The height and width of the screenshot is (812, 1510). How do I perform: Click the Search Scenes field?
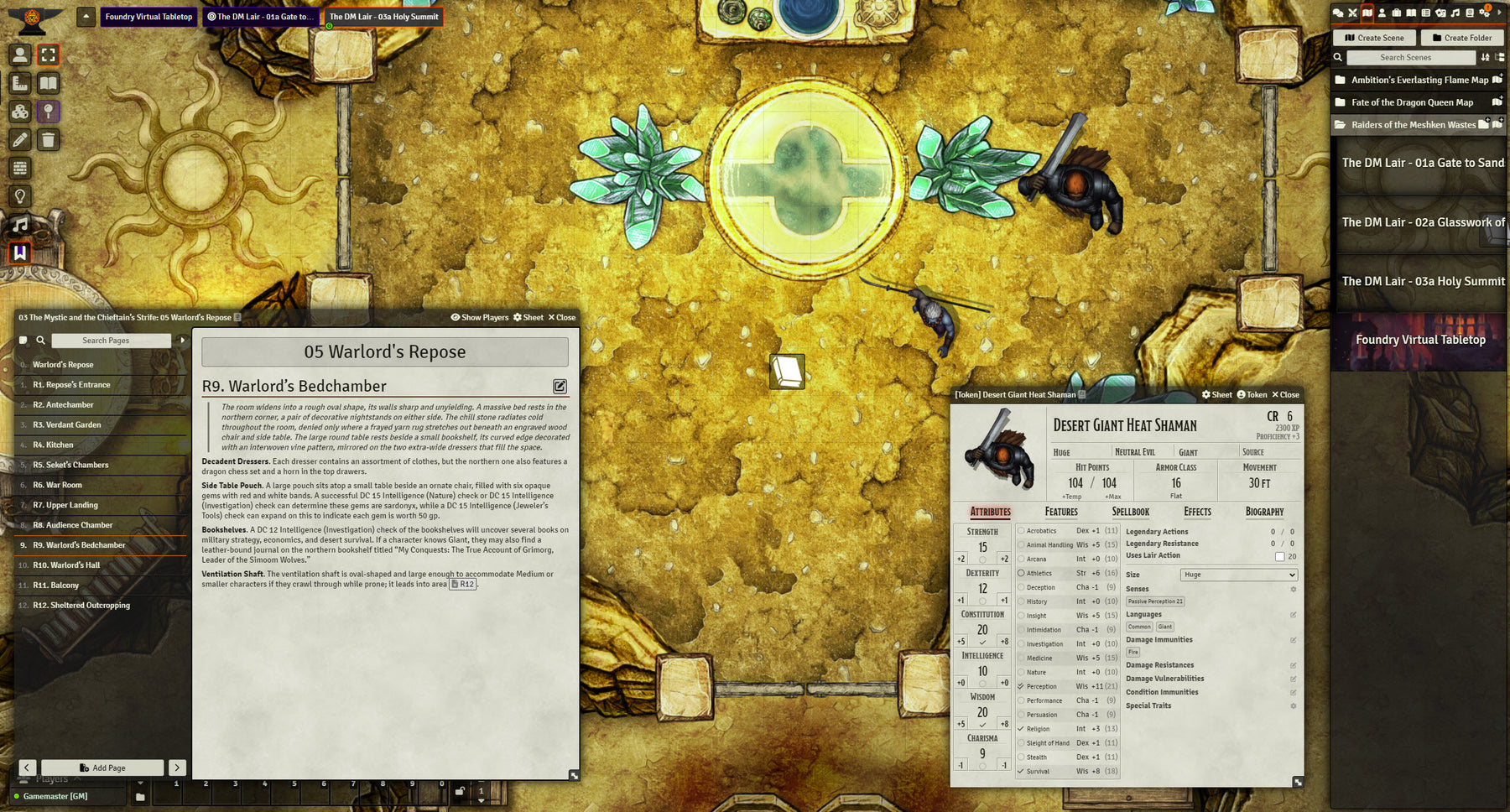(1410, 58)
